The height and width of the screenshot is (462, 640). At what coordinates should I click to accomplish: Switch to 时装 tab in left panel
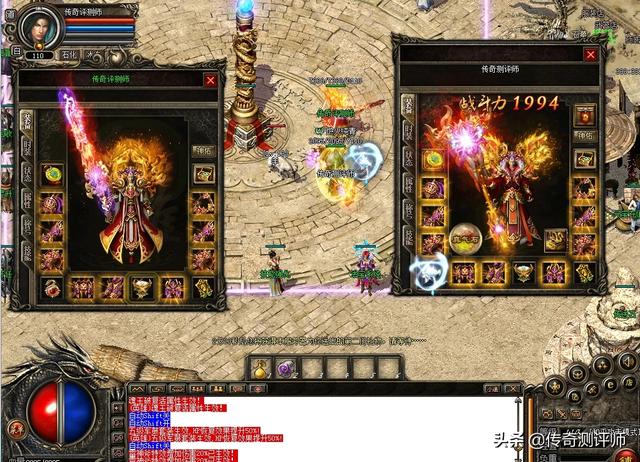point(27,147)
